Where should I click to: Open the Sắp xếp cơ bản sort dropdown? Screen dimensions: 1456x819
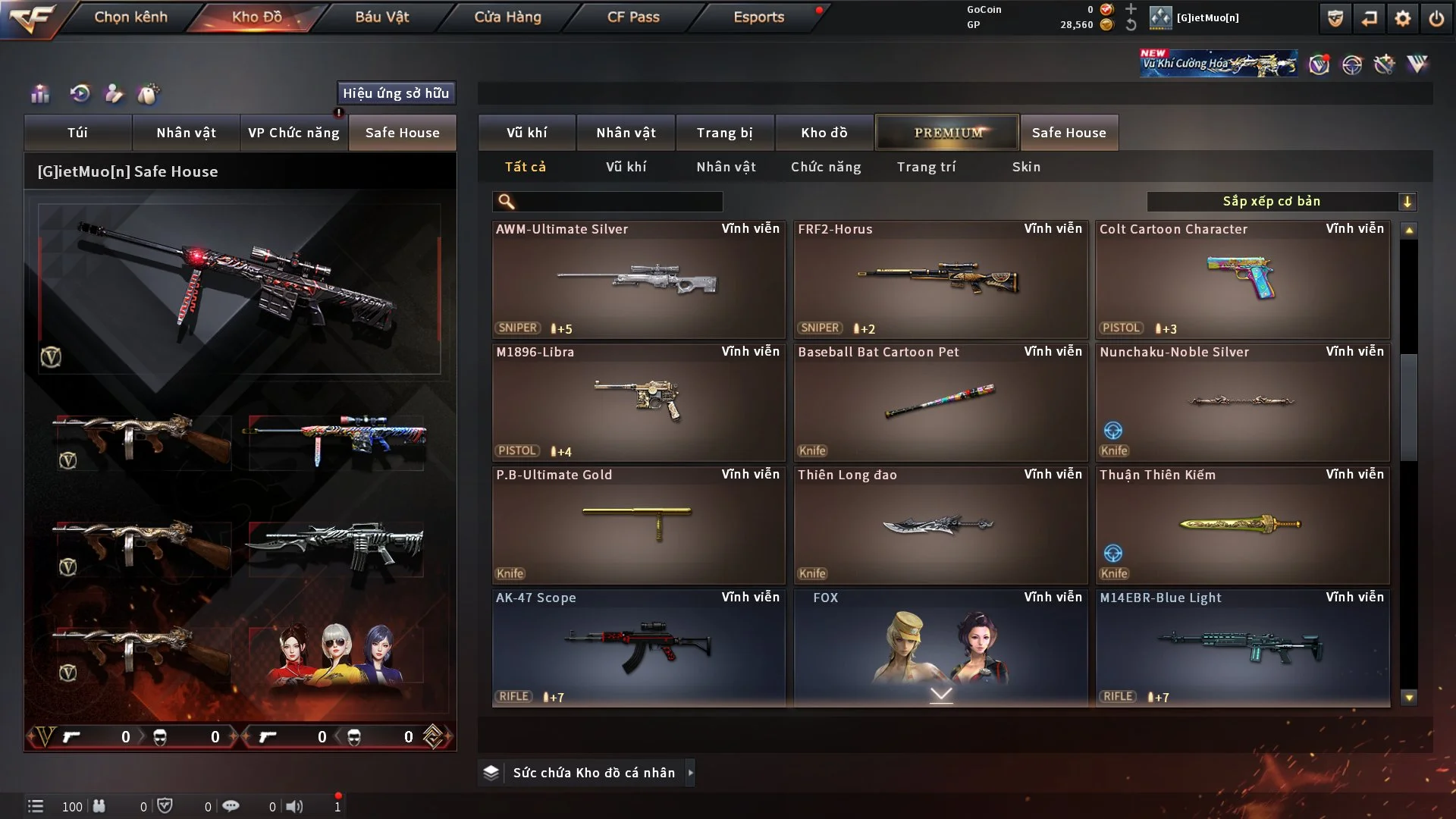[x=1281, y=202]
